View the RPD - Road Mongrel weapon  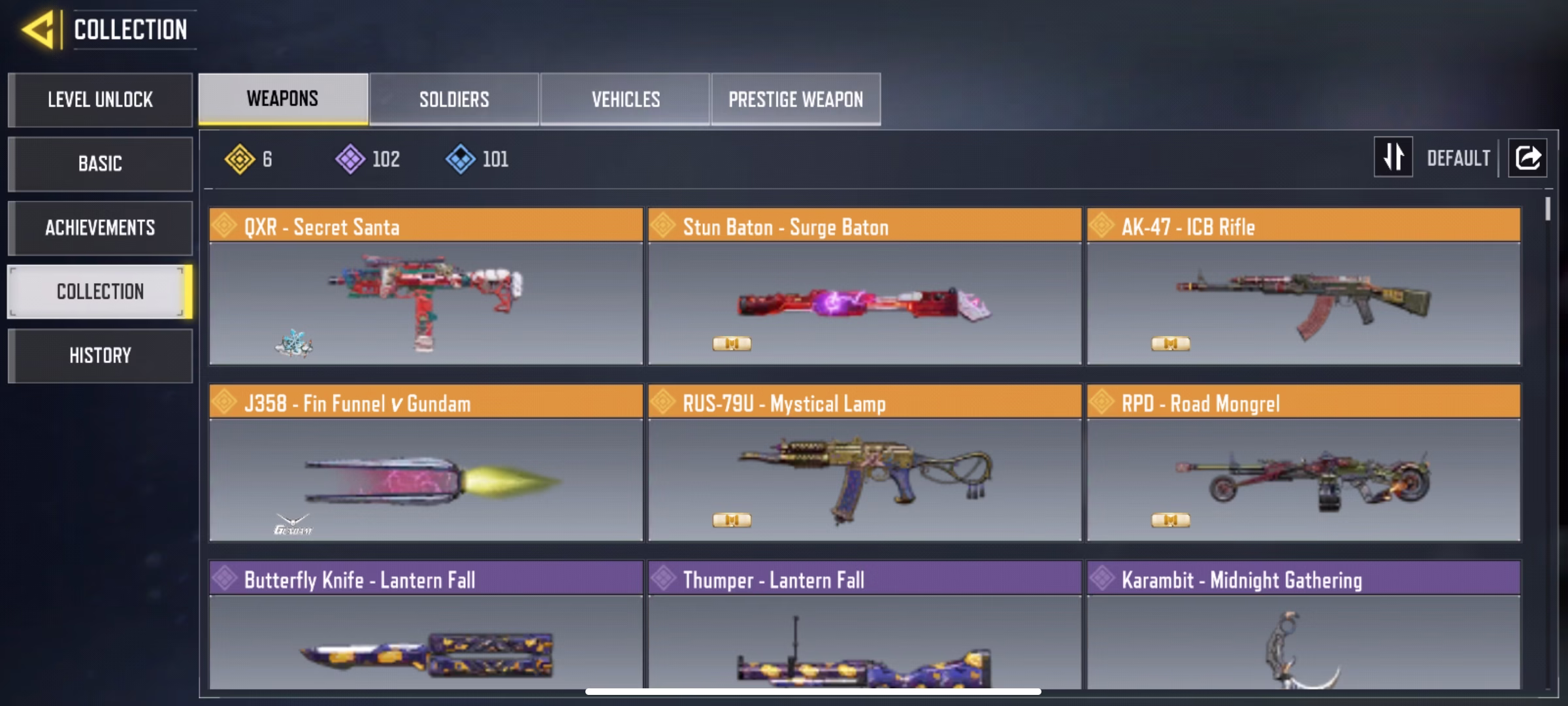pos(1303,464)
